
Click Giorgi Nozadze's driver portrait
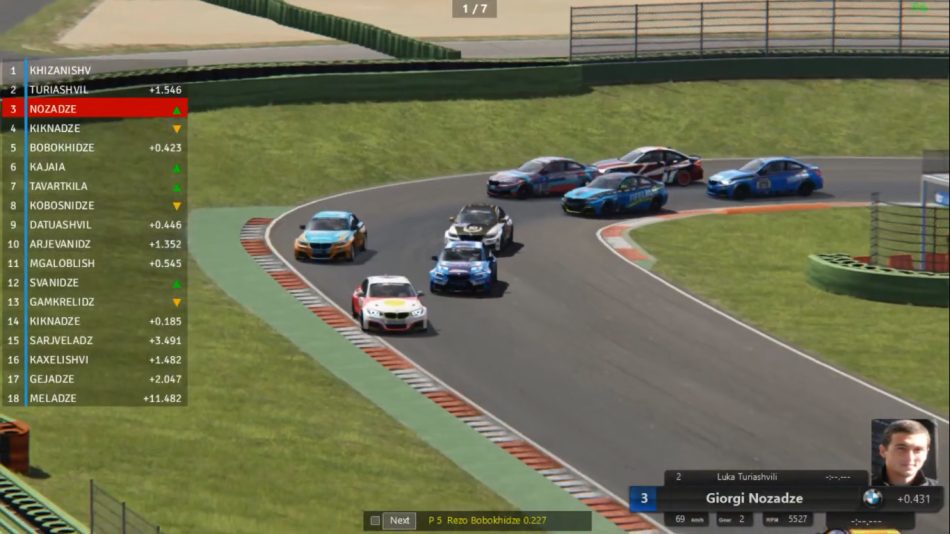[x=903, y=452]
